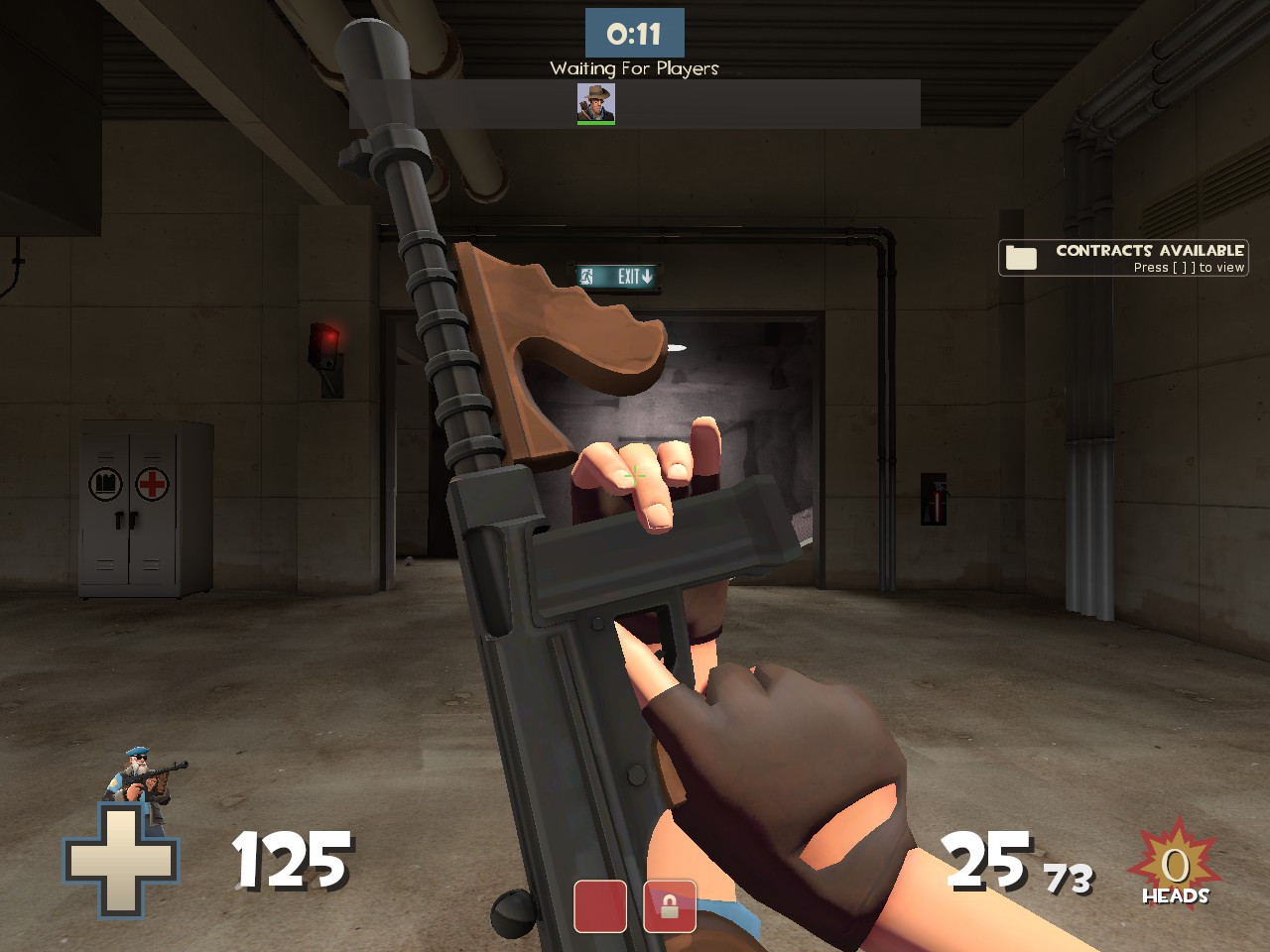Toggle the lock on the restricted slot

pyautogui.click(x=671, y=905)
